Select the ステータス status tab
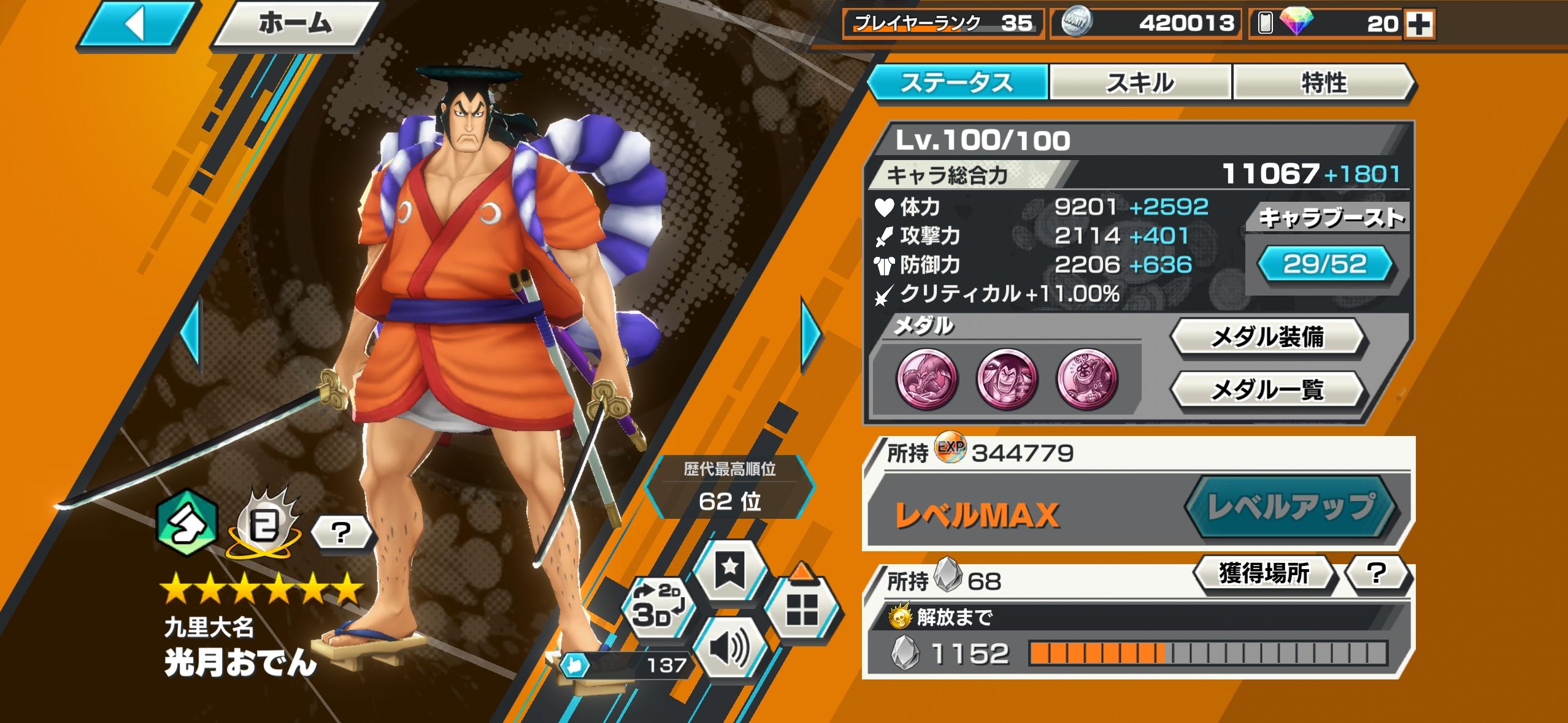 point(957,83)
